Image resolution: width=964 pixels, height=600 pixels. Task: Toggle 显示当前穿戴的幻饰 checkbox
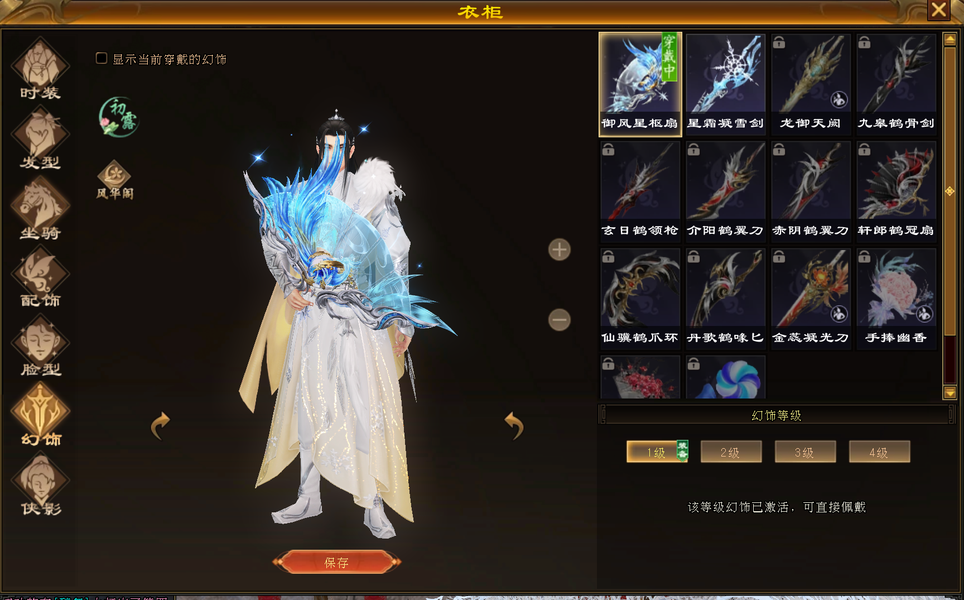click(x=101, y=59)
